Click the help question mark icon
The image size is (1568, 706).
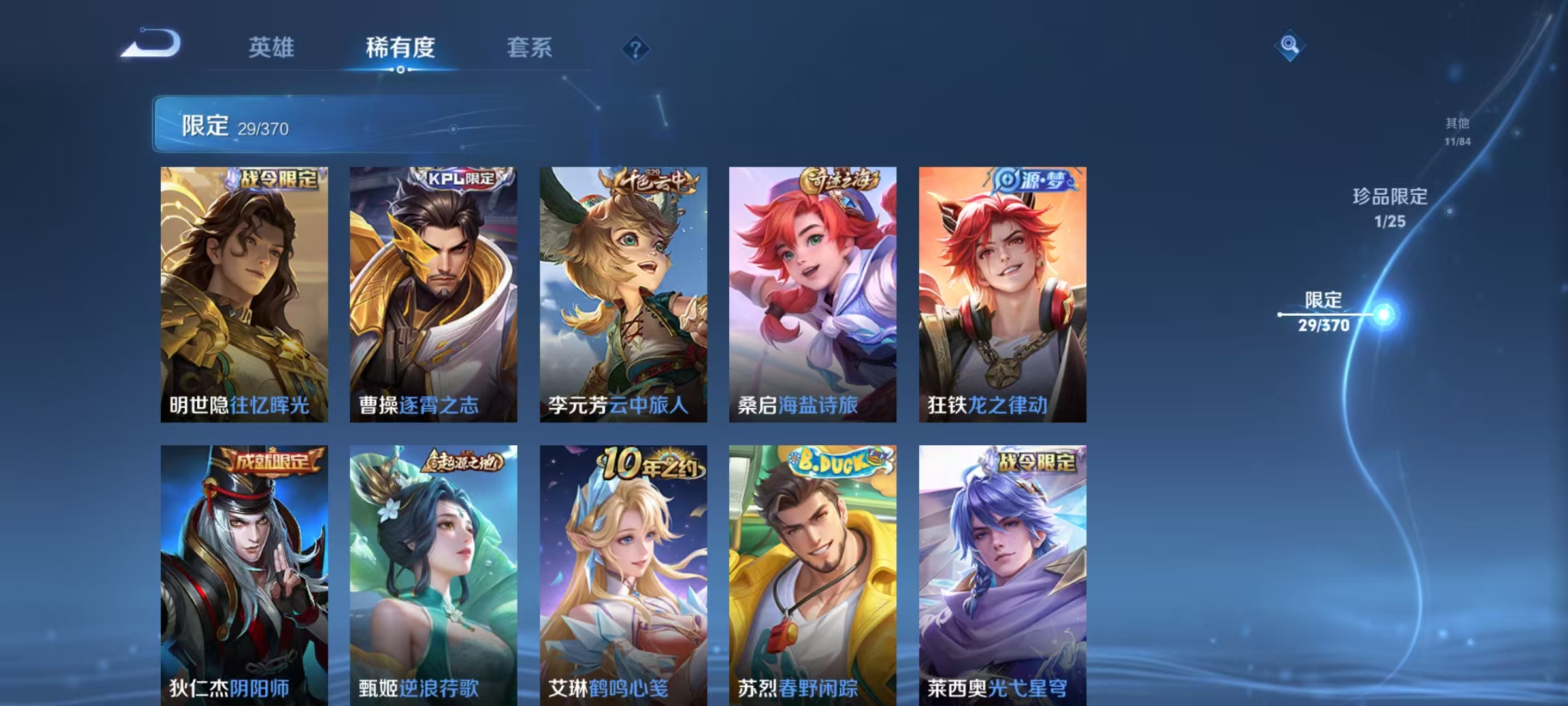pos(637,48)
